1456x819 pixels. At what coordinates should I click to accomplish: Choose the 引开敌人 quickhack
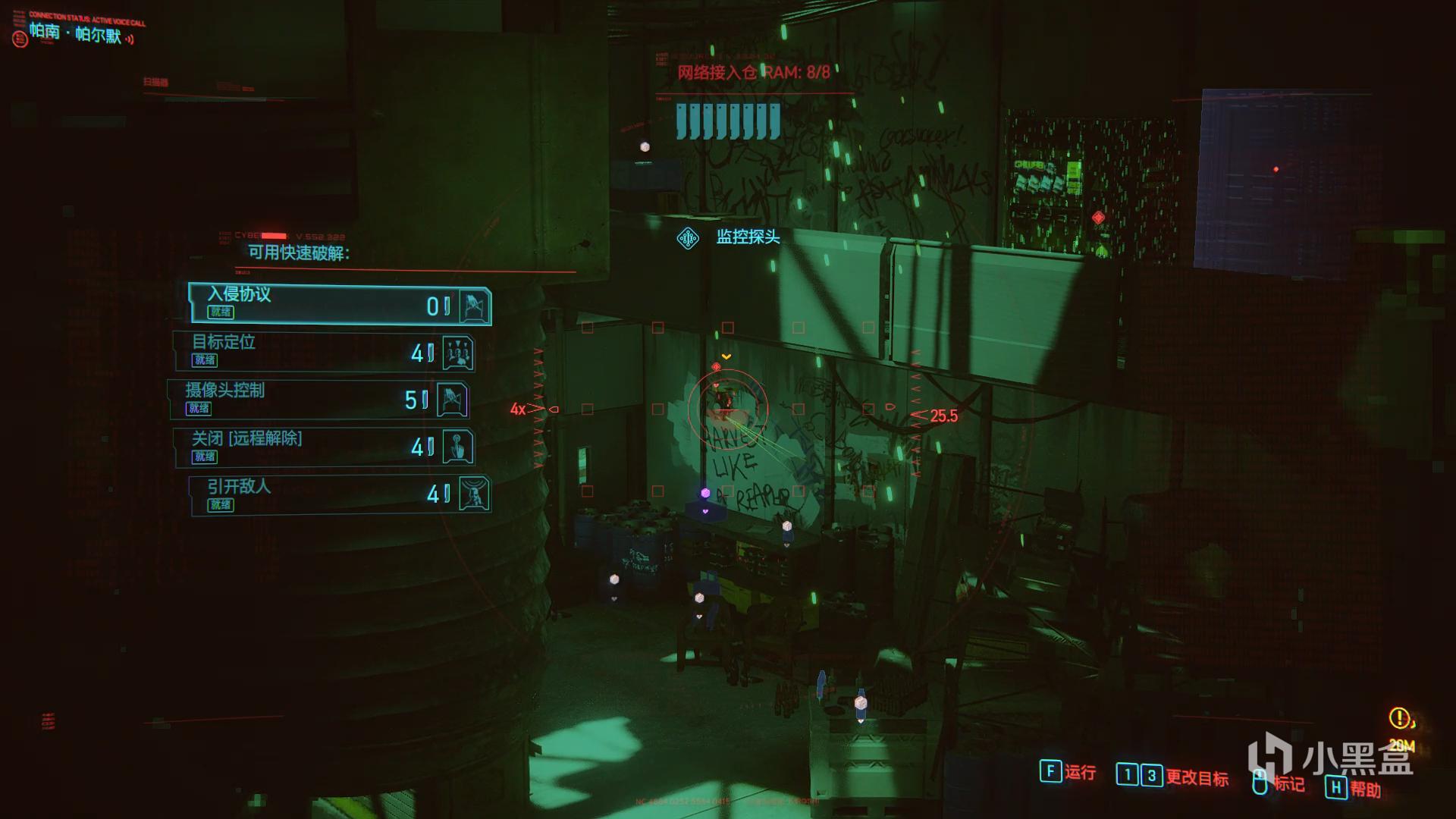click(x=339, y=494)
